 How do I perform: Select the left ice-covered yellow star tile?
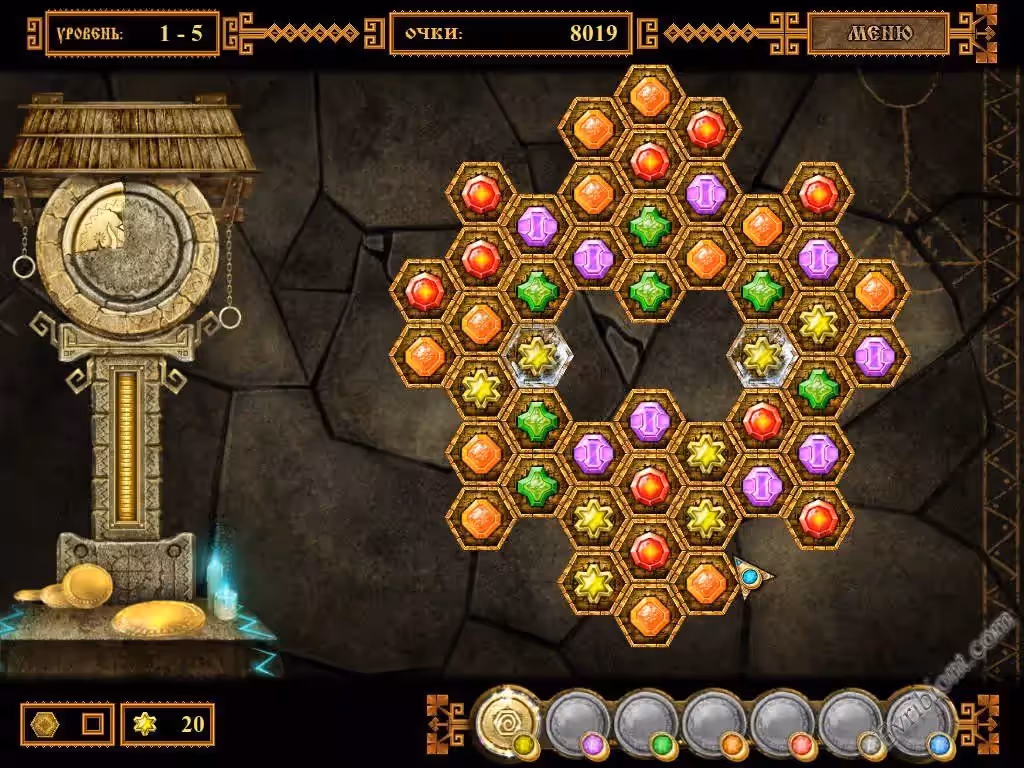[537, 356]
